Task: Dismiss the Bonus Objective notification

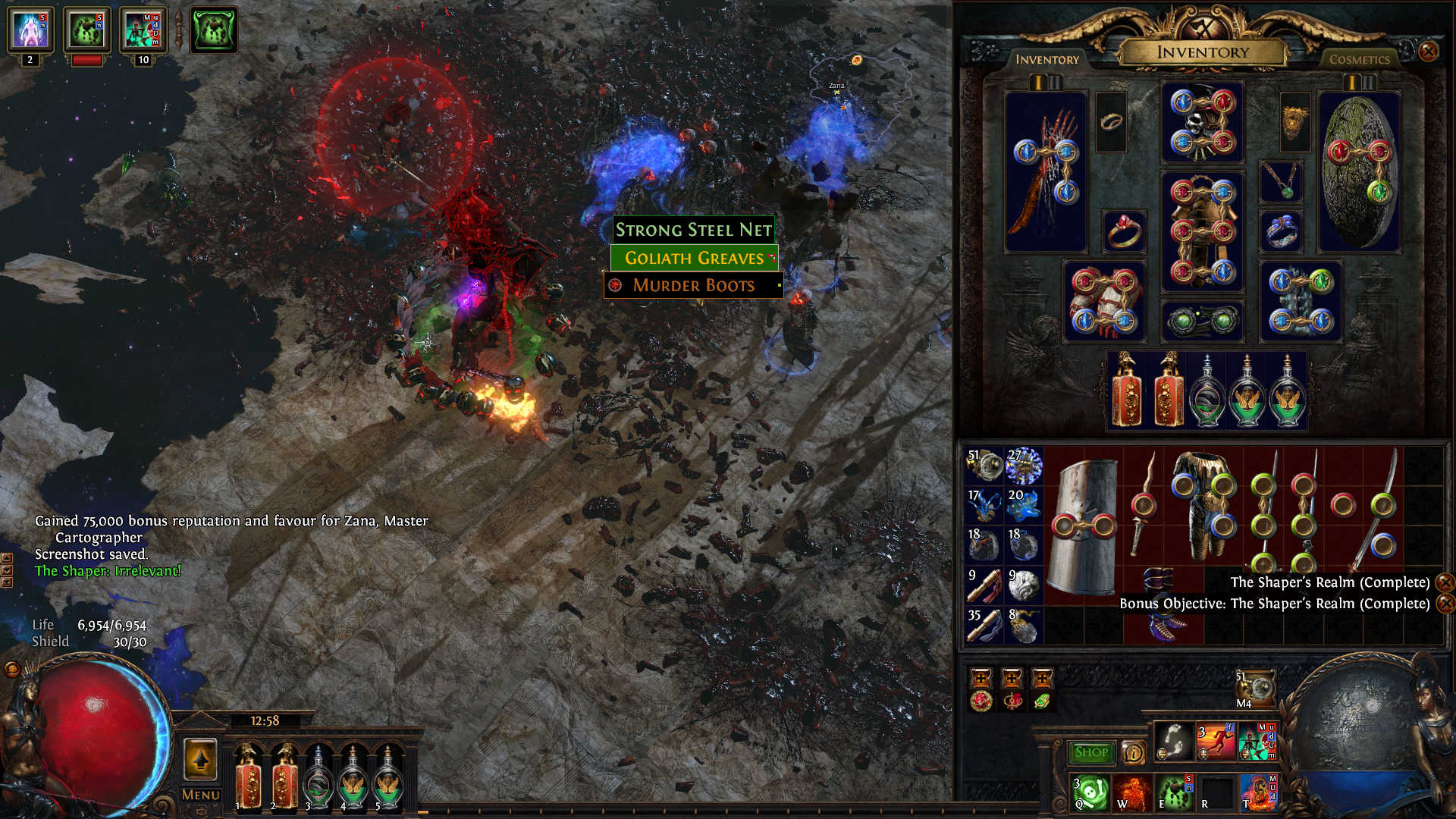Action: (x=1445, y=604)
